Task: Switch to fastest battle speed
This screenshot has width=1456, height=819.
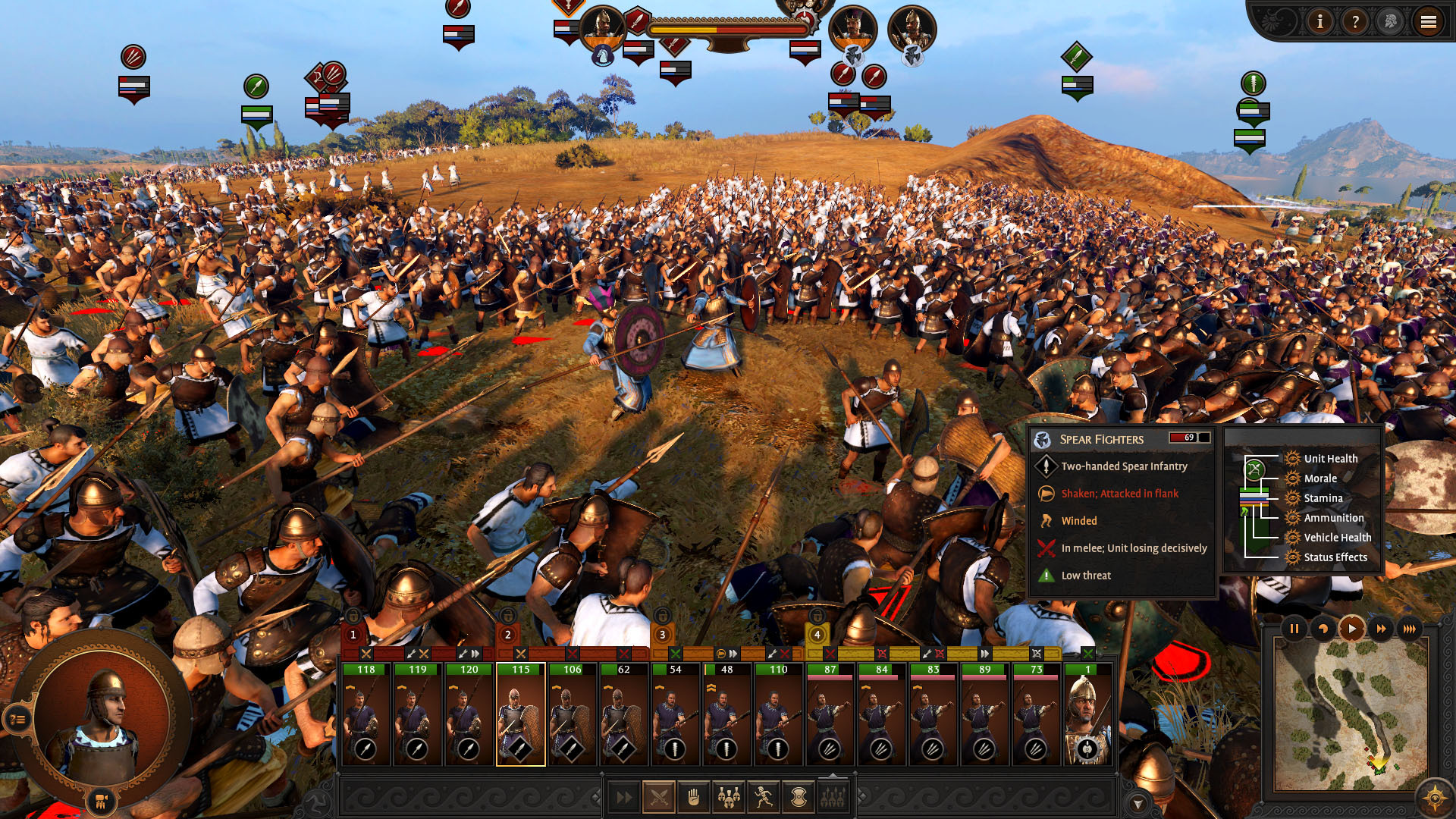Action: [1410, 629]
